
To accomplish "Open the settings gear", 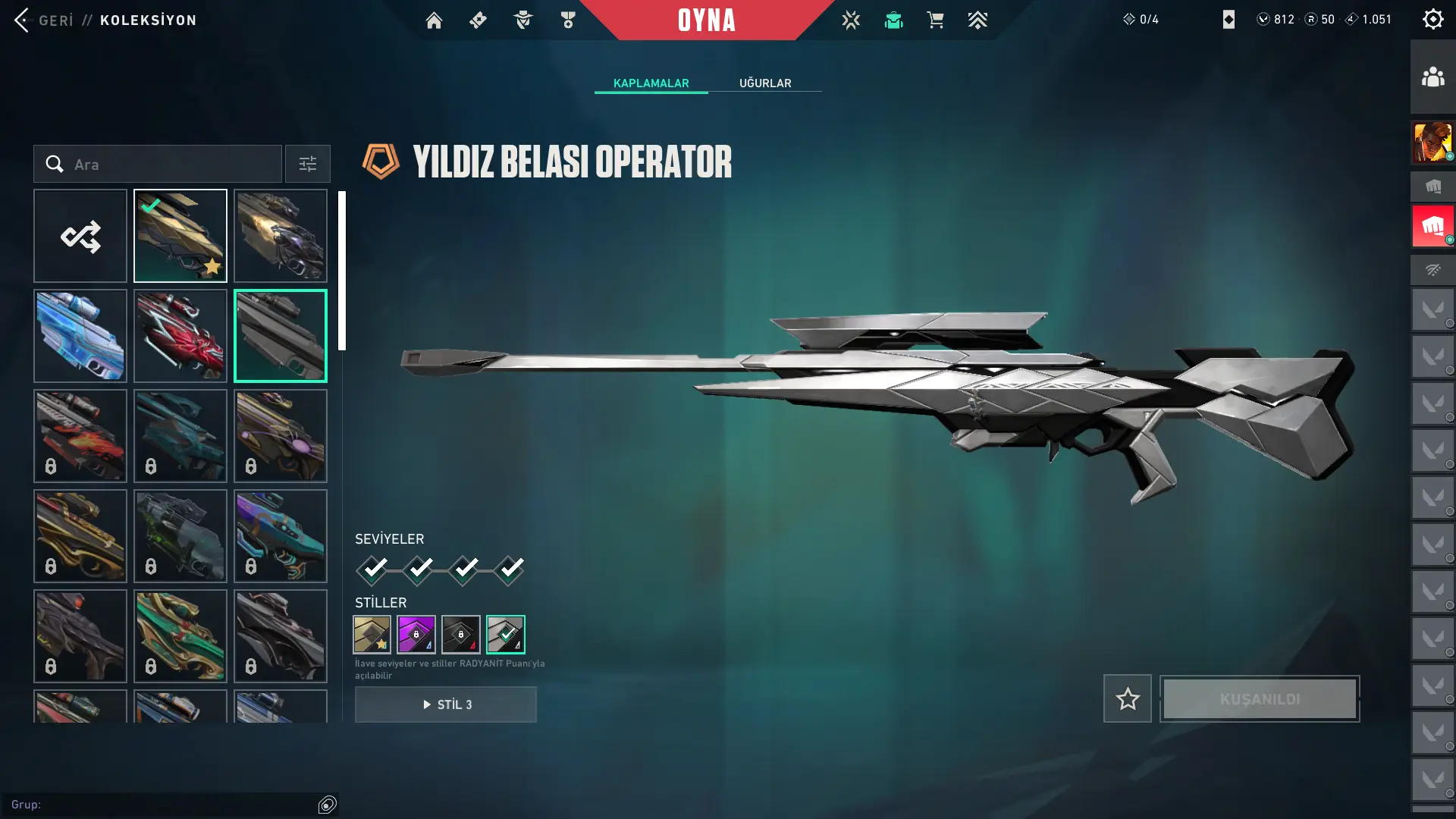I will tap(1432, 20).
